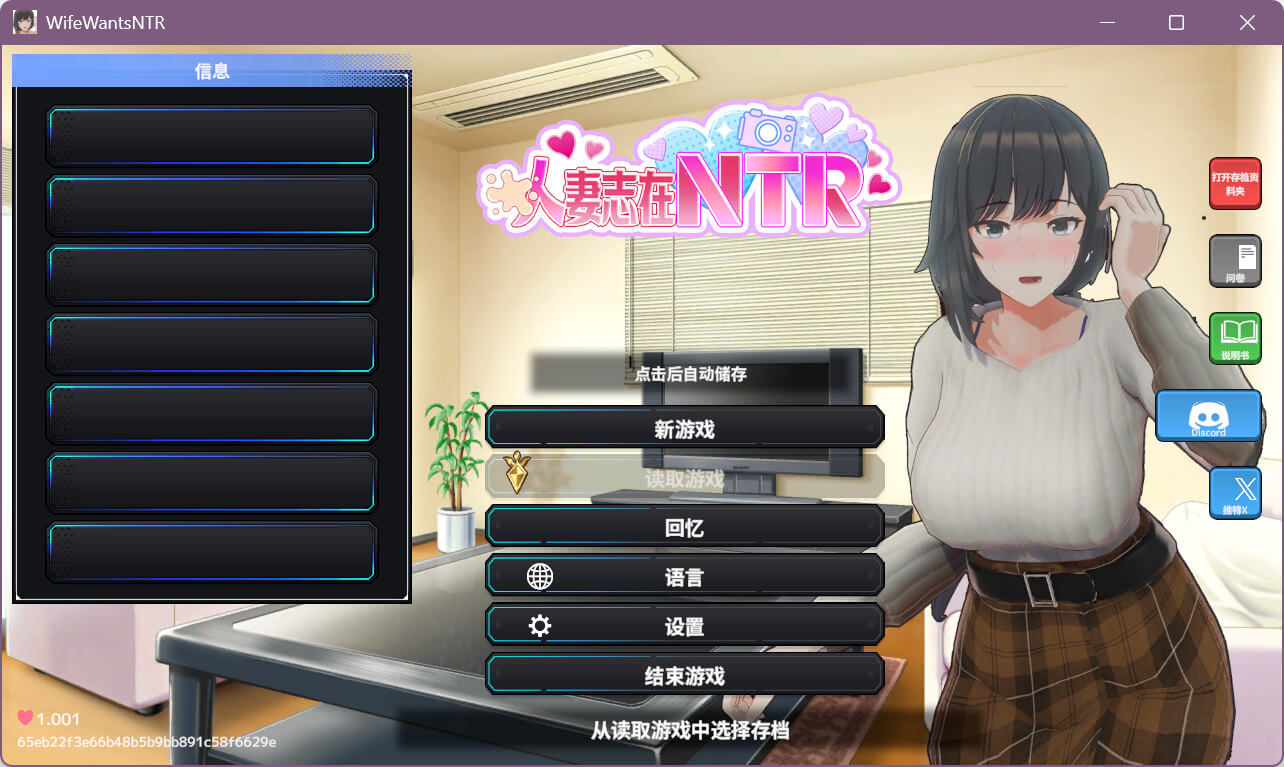The width and height of the screenshot is (1284, 767).
Task: Start a new game with 新游戏
Action: point(684,428)
